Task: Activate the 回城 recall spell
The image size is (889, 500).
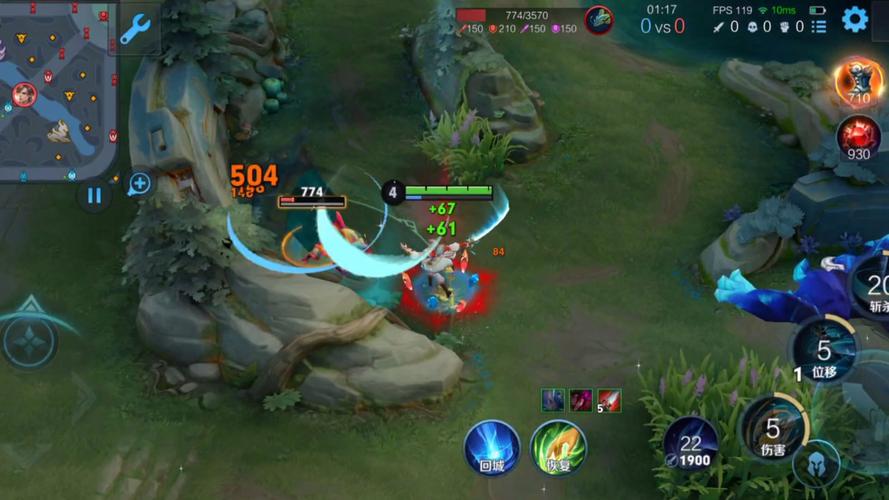Action: click(x=492, y=447)
